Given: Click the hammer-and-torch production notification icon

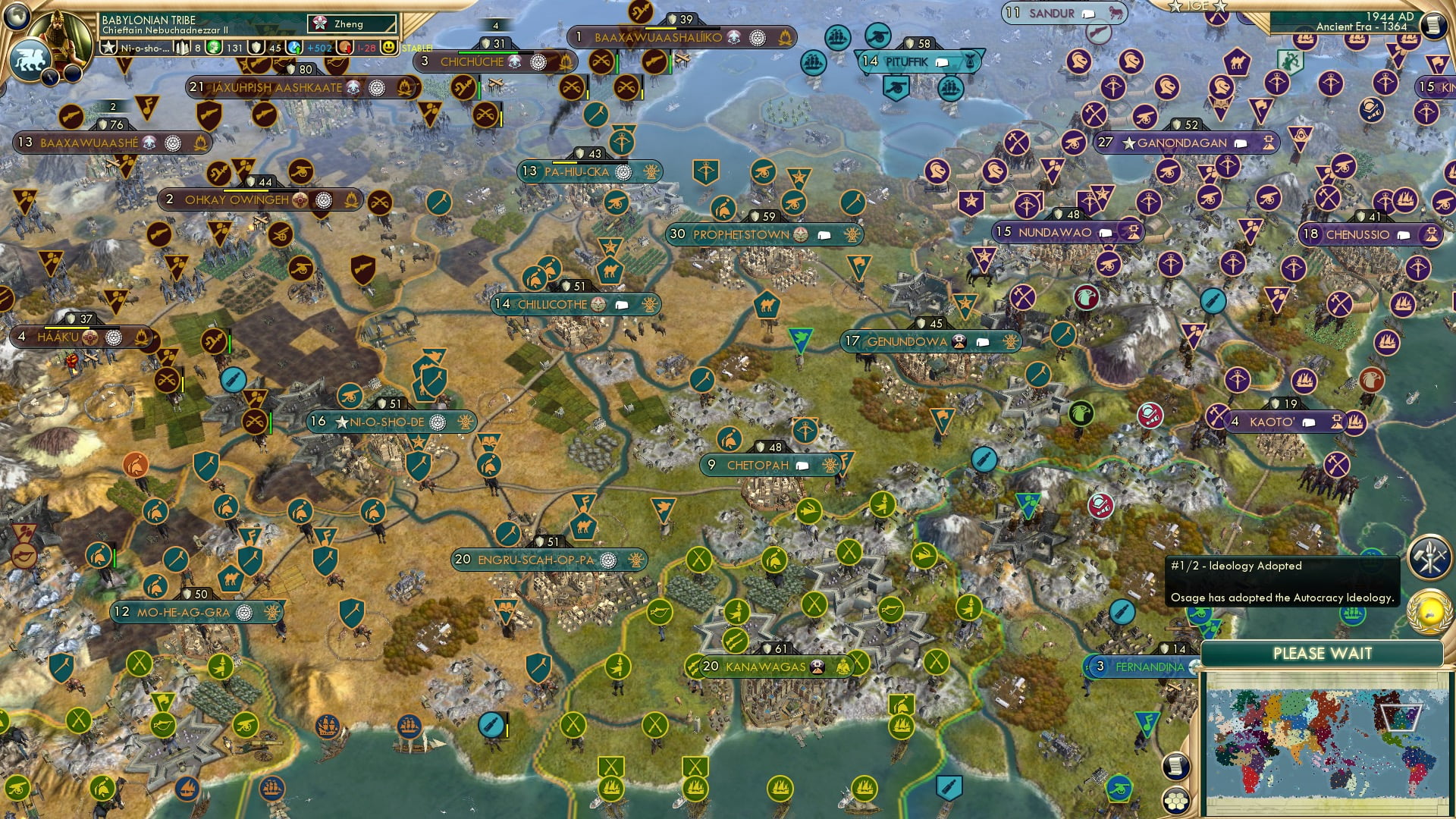Looking at the screenshot, I should [x=1429, y=557].
